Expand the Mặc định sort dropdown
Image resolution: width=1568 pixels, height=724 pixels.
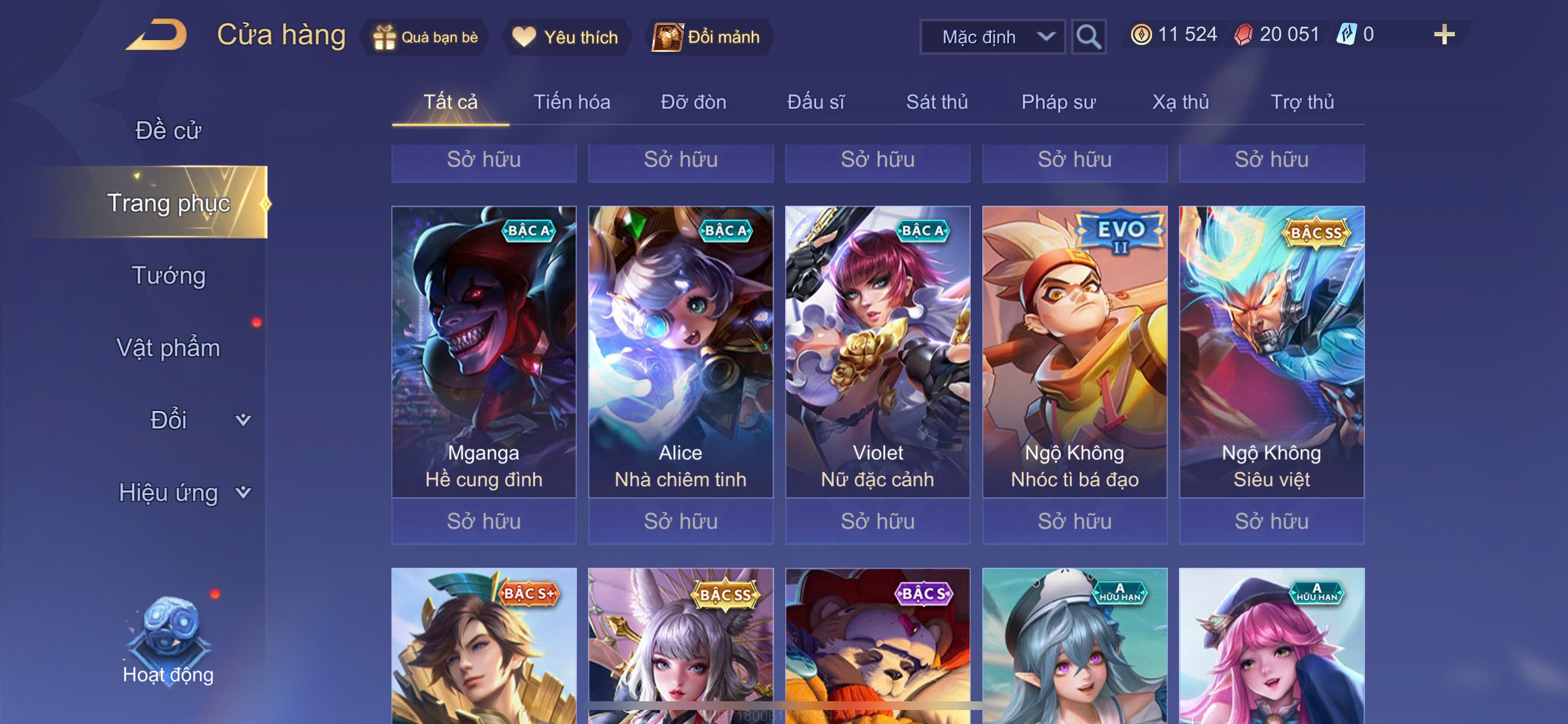click(992, 37)
